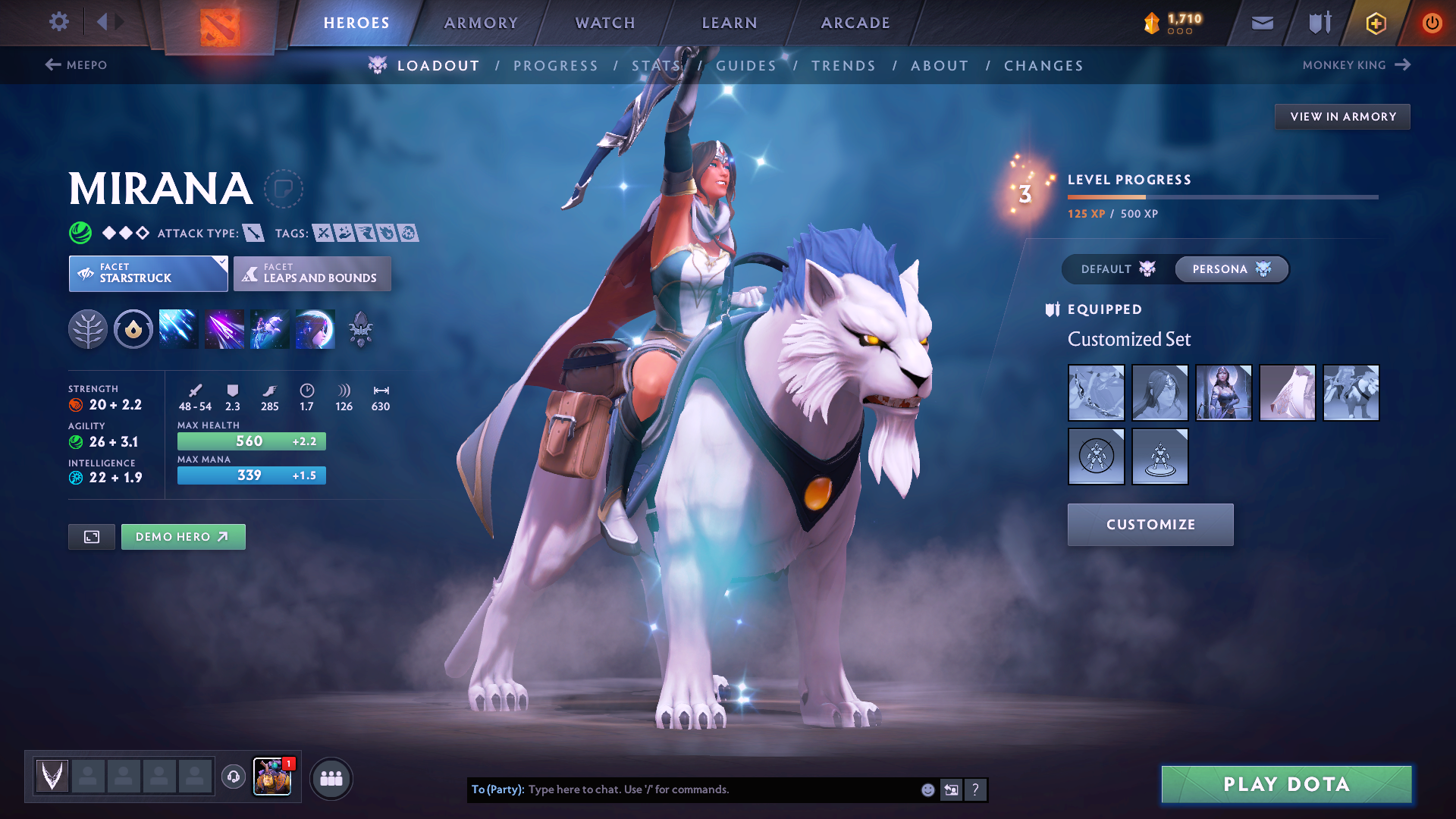This screenshot has height=819, width=1456.
Task: Open Dota Plus subscription icon
Action: [1375, 23]
